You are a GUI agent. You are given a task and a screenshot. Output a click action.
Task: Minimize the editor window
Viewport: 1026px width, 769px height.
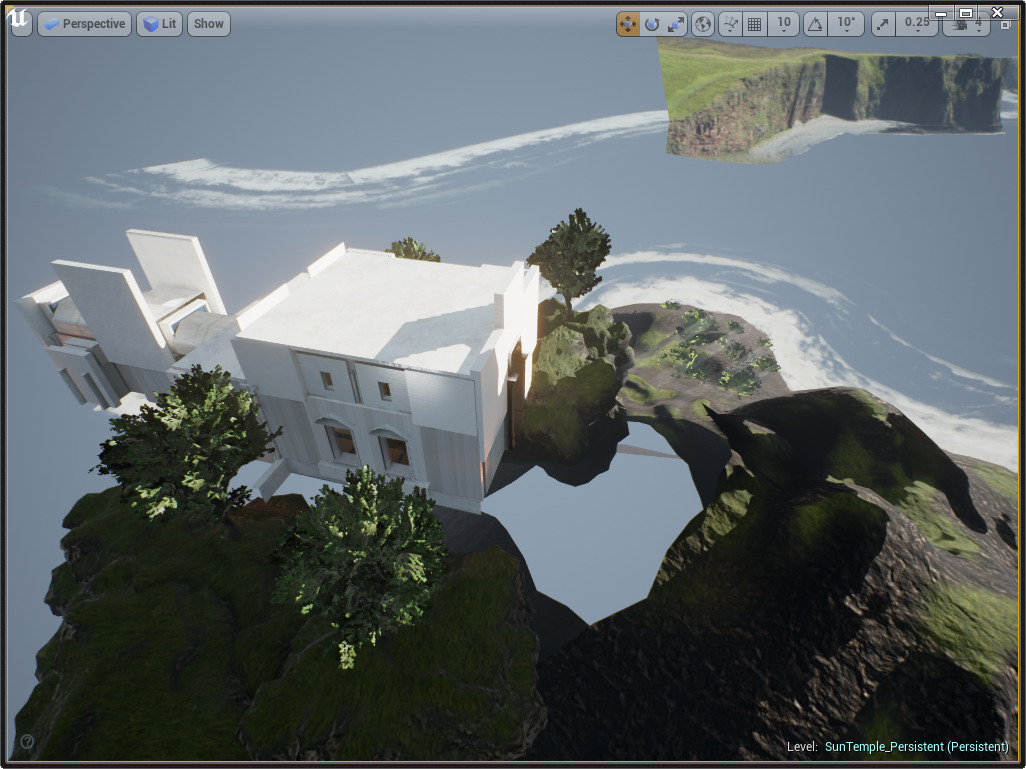pyautogui.click(x=941, y=12)
